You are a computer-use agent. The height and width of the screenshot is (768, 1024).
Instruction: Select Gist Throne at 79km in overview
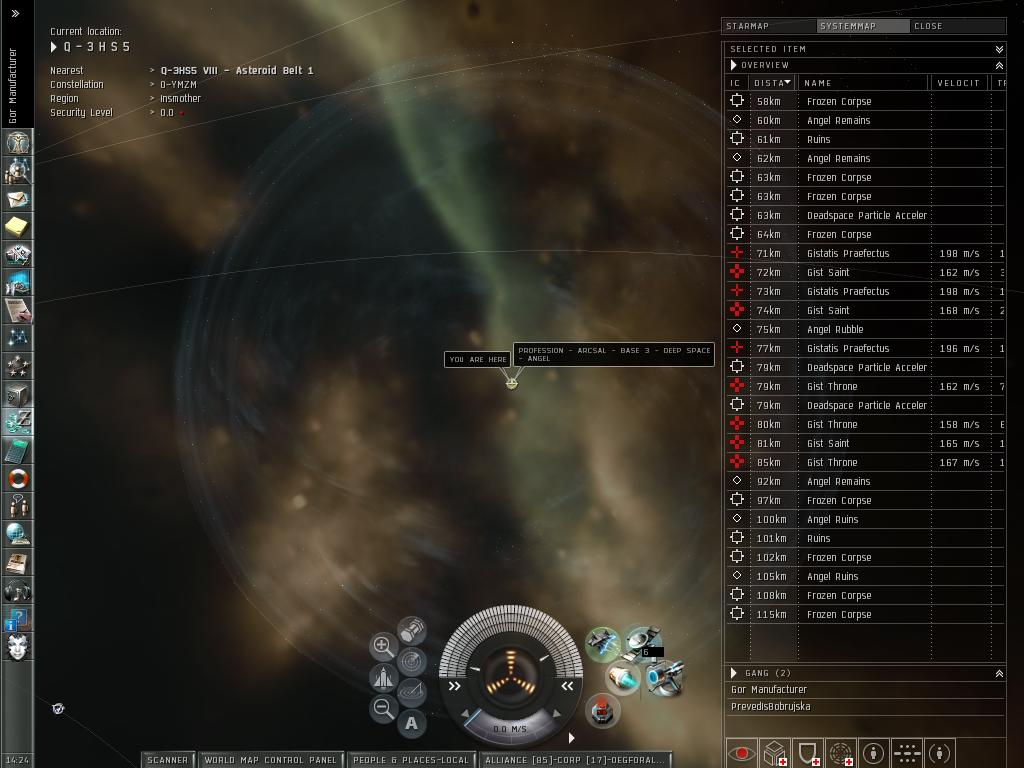click(832, 386)
